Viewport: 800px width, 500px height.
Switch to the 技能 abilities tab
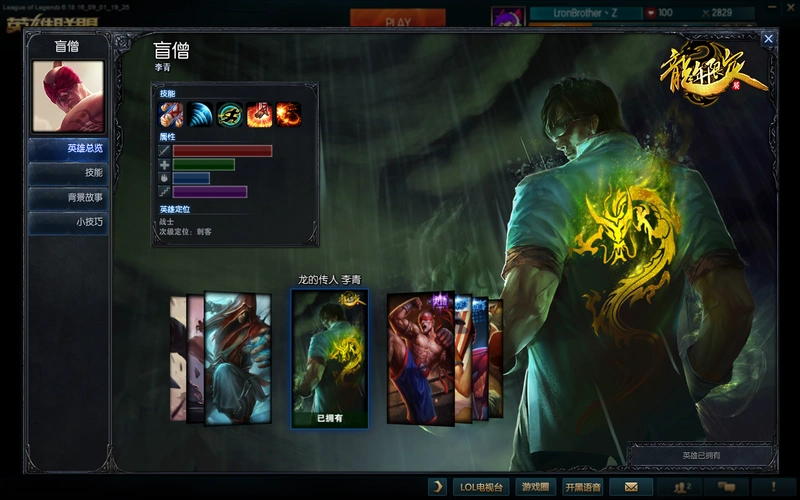(x=69, y=173)
